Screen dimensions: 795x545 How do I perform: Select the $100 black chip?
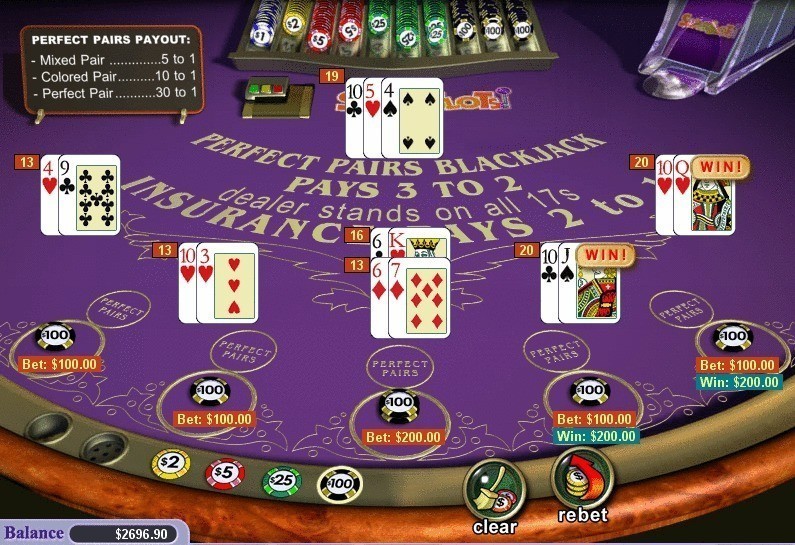pyautogui.click(x=339, y=484)
